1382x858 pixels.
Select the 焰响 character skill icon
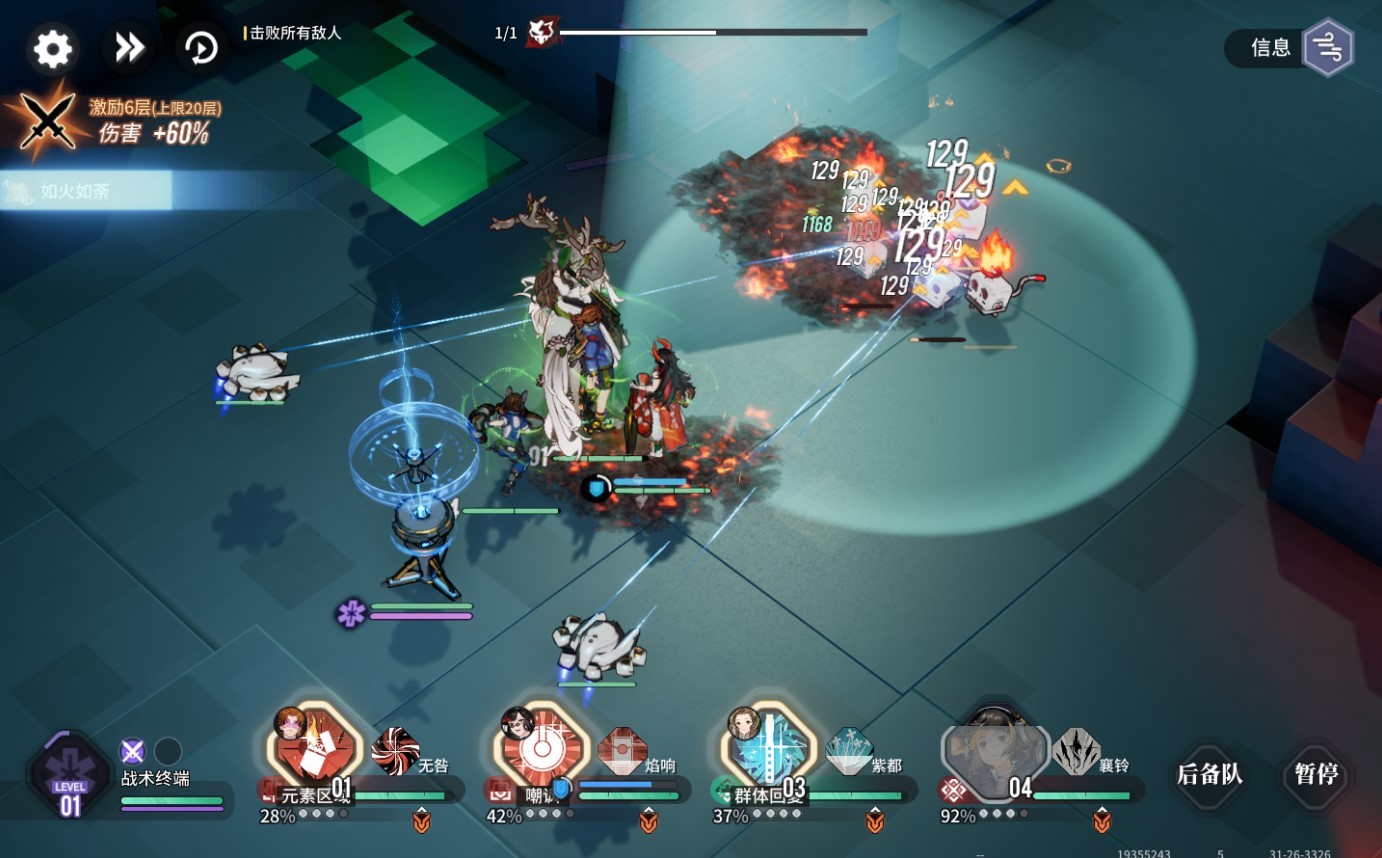(622, 750)
